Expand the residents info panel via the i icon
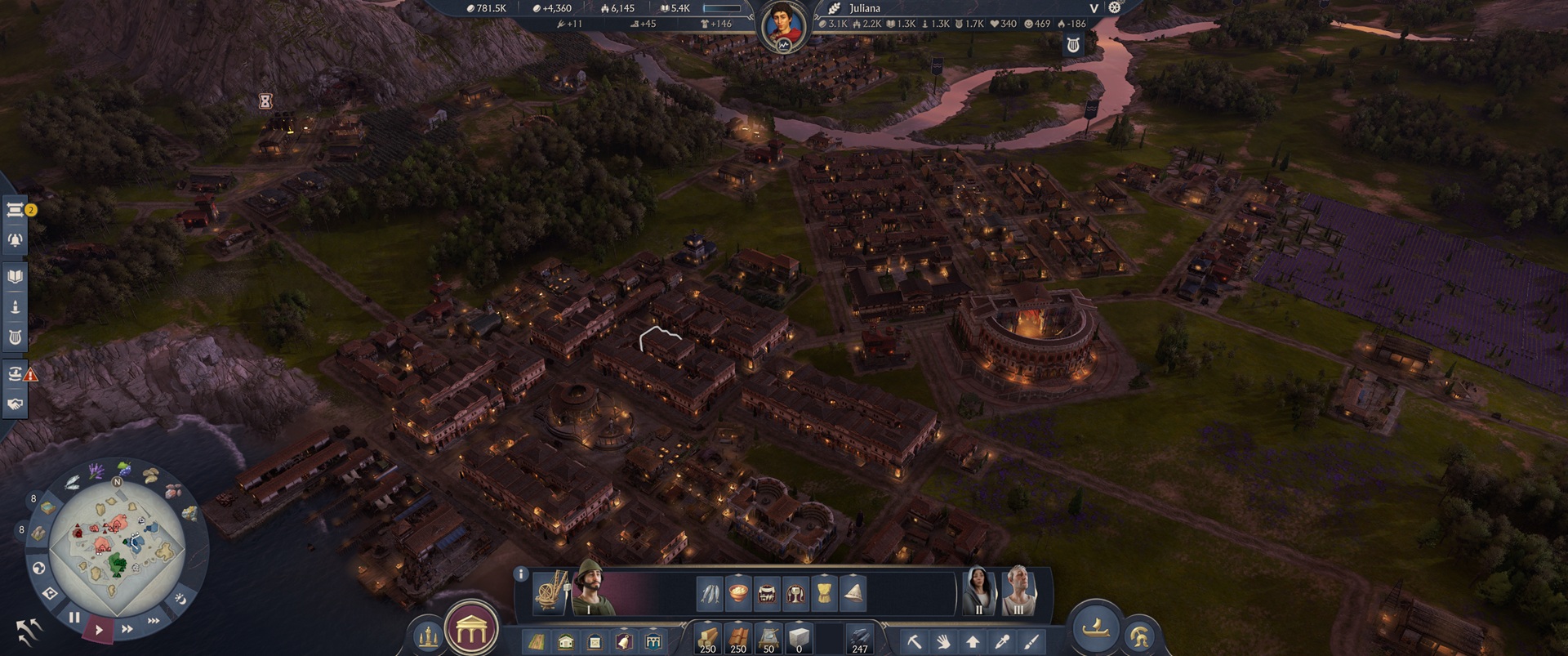The width and height of the screenshot is (1568, 656). pos(520,573)
